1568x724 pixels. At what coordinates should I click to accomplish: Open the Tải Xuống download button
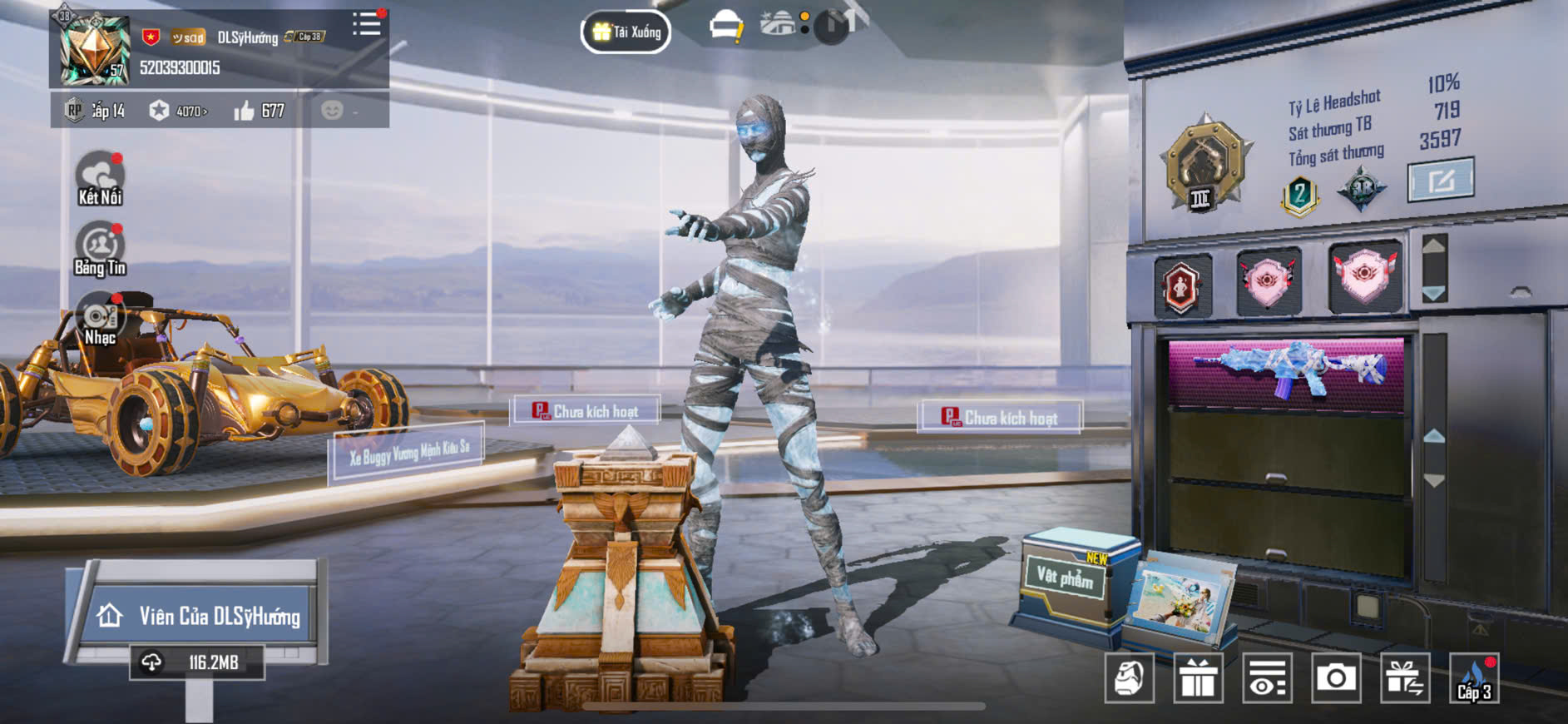click(x=626, y=32)
